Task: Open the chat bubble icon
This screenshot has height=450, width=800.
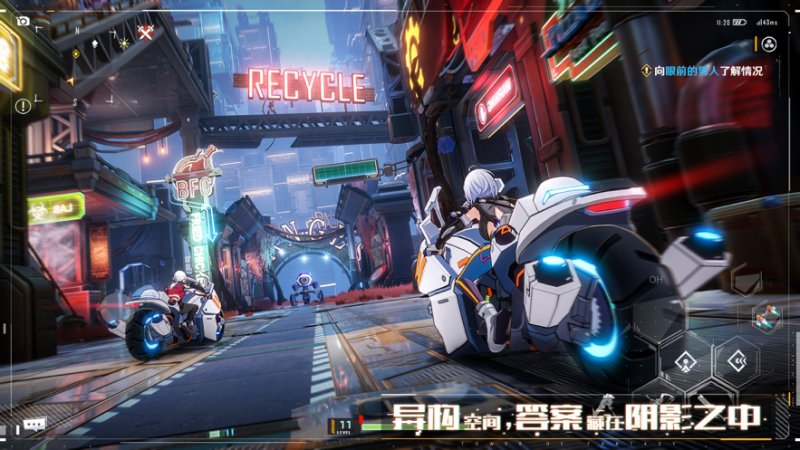Action: click(35, 424)
